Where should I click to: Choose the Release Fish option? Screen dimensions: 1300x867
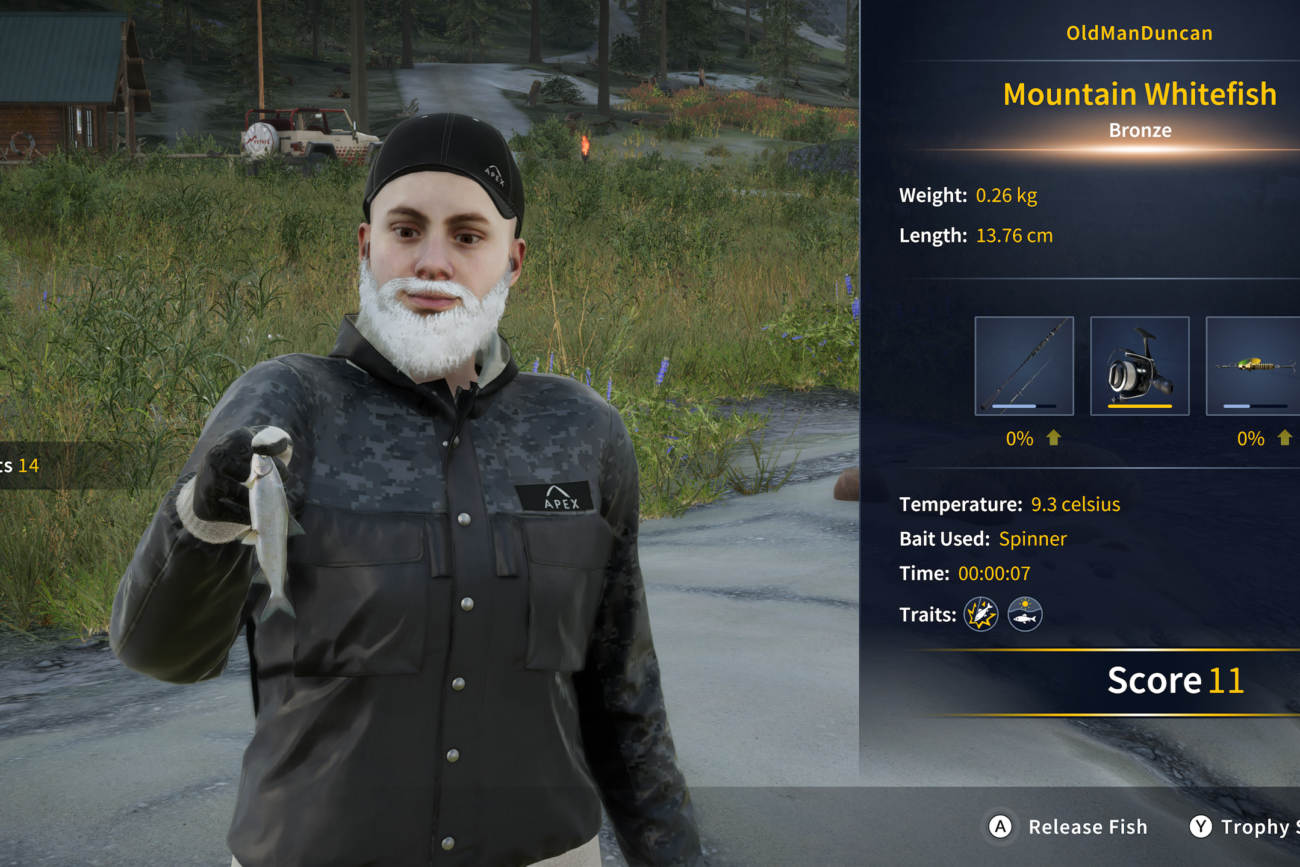coord(1070,827)
